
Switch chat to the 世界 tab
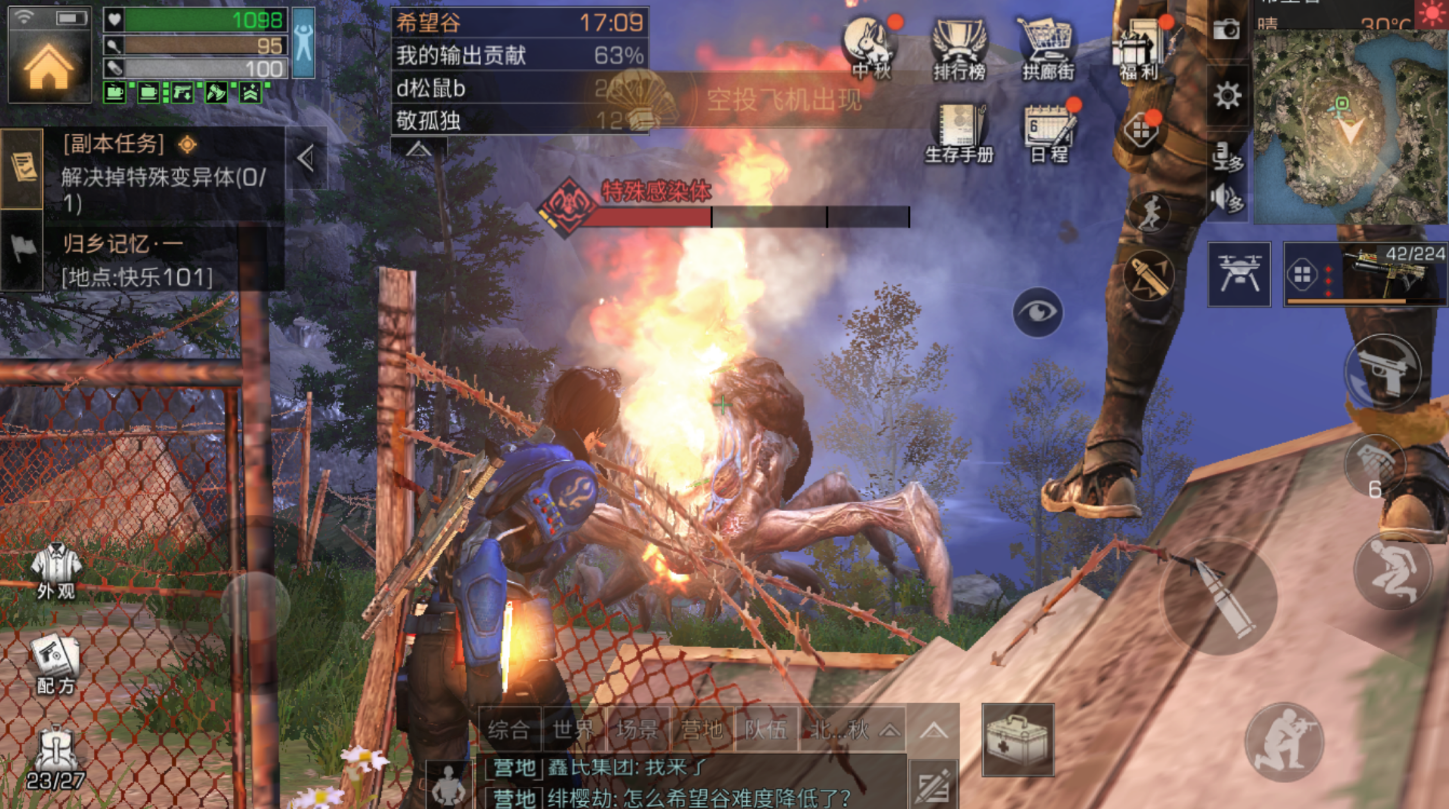(572, 729)
